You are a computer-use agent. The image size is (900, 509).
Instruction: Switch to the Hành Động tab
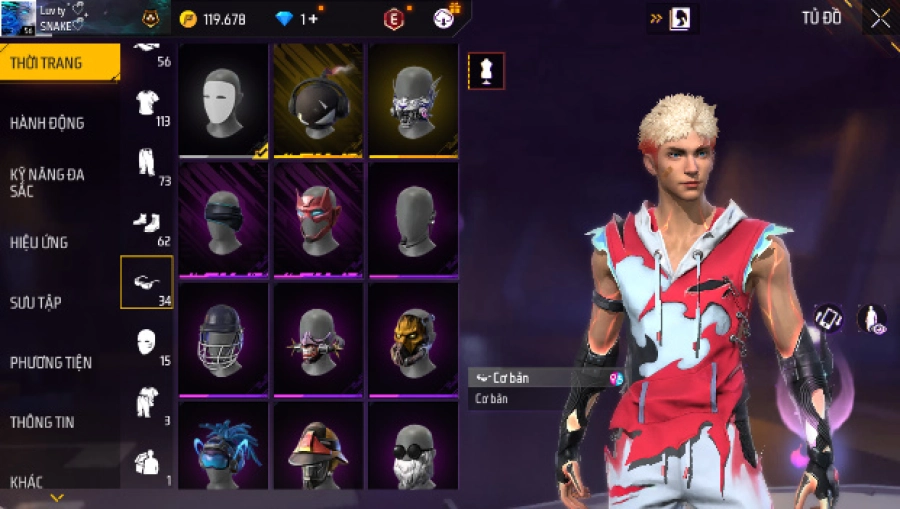47,123
